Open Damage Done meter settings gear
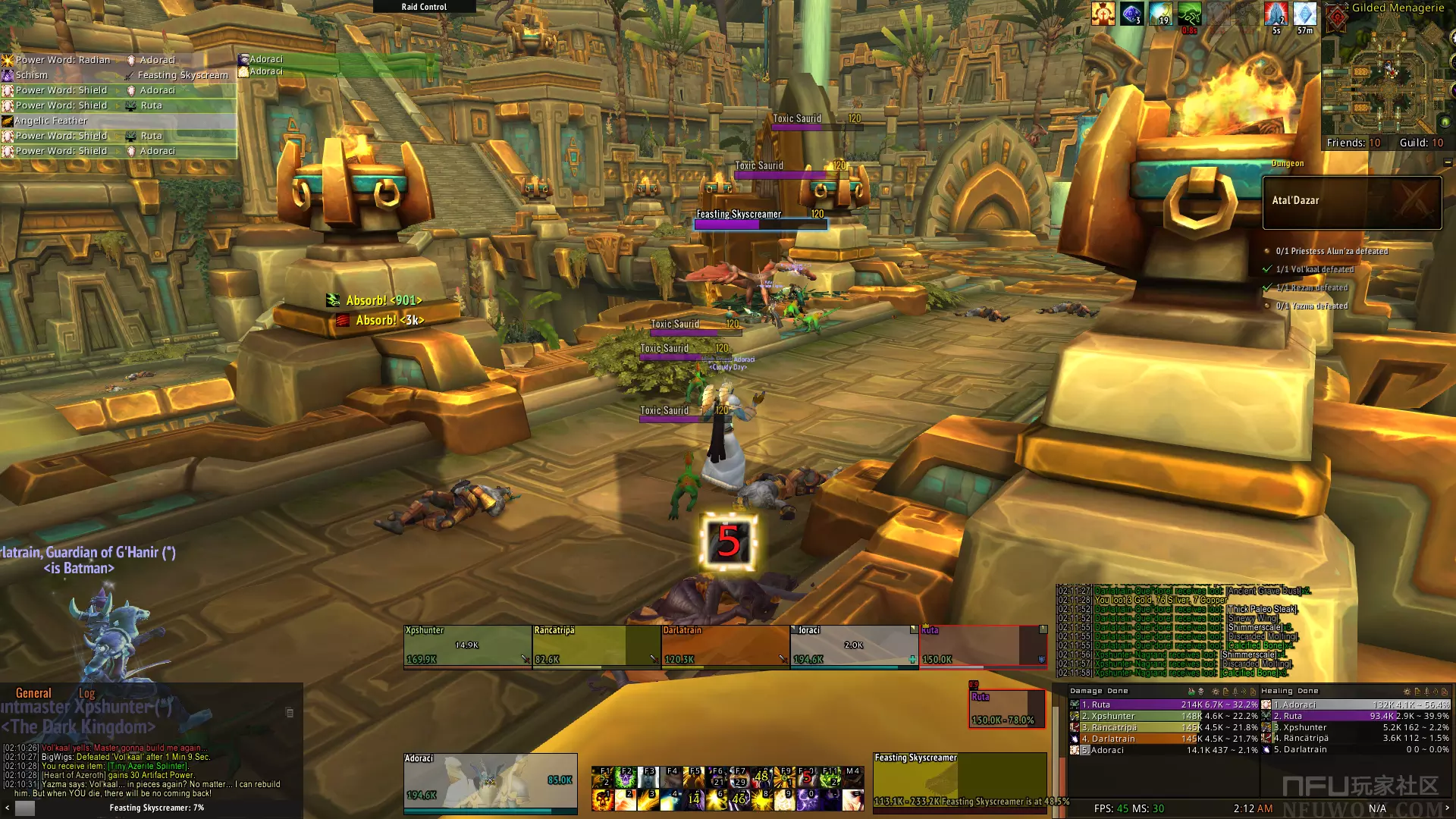This screenshot has width=1456, height=819. point(1216,692)
